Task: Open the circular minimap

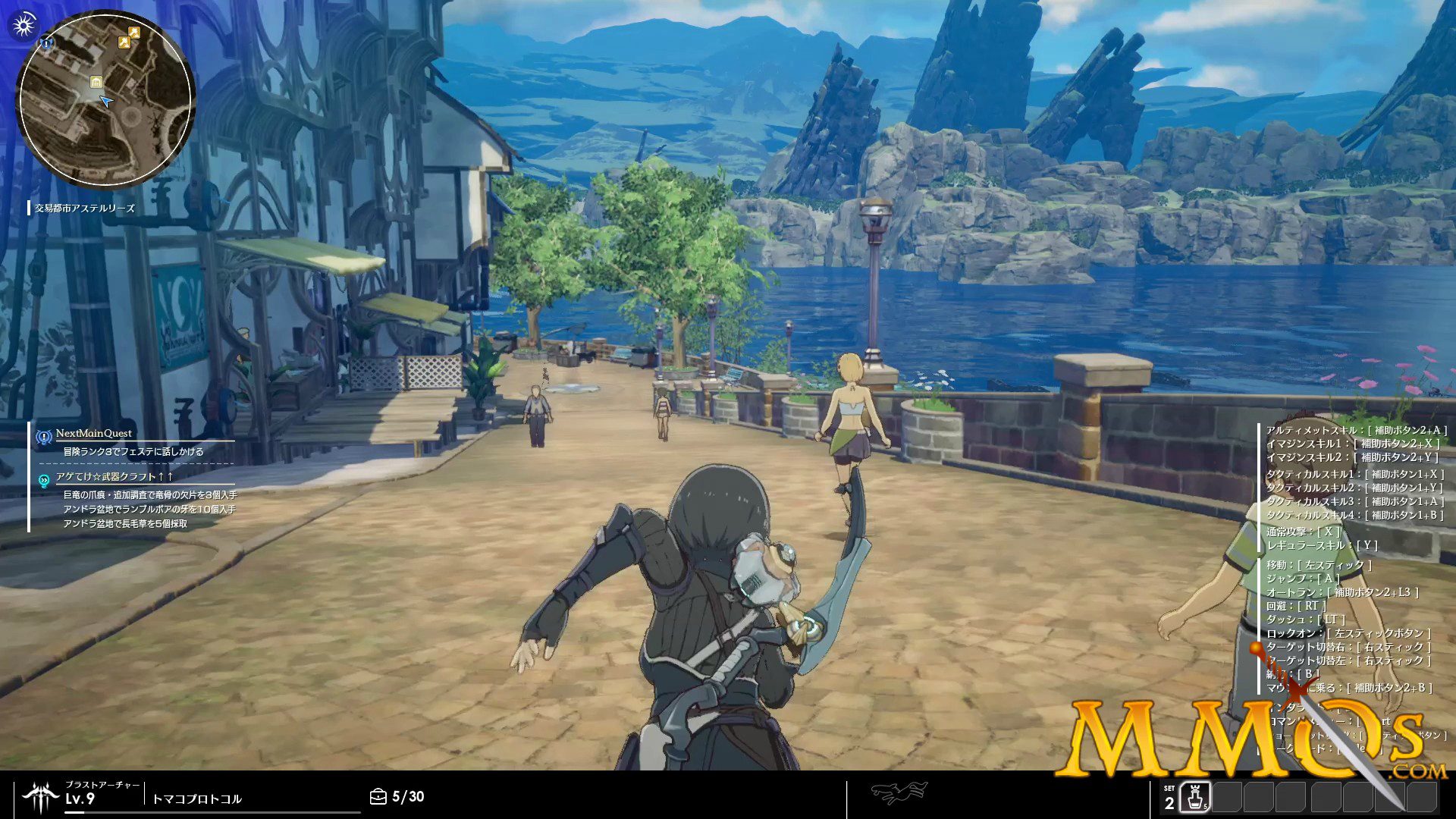Action: click(x=105, y=99)
